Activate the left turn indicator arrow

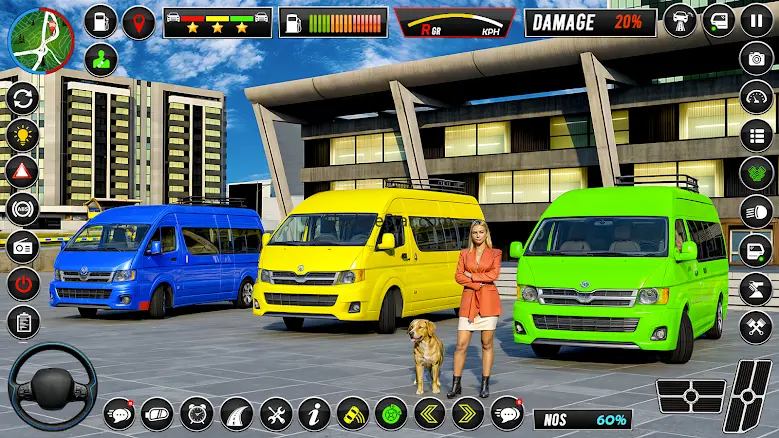(x=428, y=413)
